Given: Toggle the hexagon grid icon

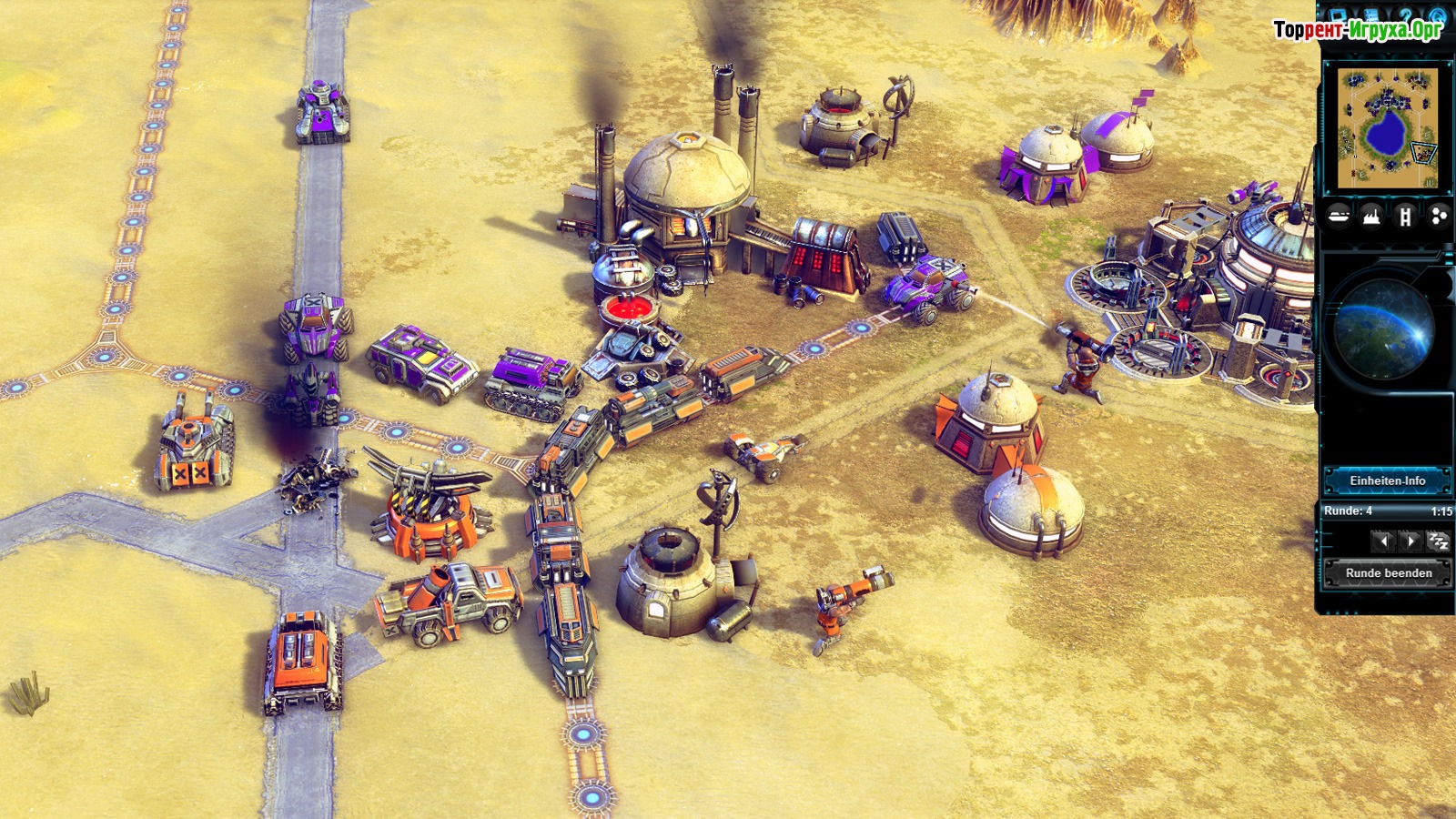Looking at the screenshot, I should click(1438, 216).
